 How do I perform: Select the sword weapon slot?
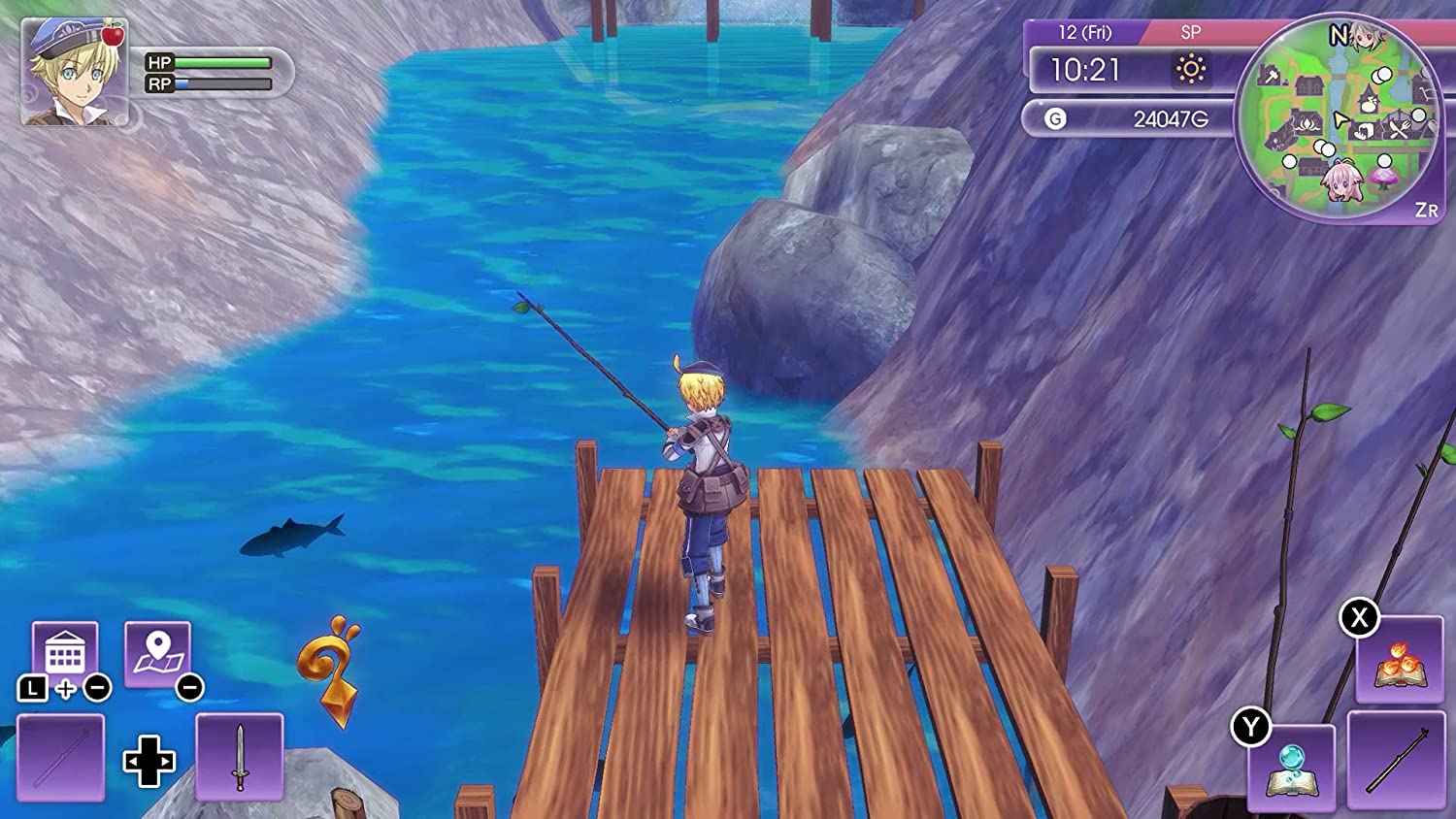point(240,757)
